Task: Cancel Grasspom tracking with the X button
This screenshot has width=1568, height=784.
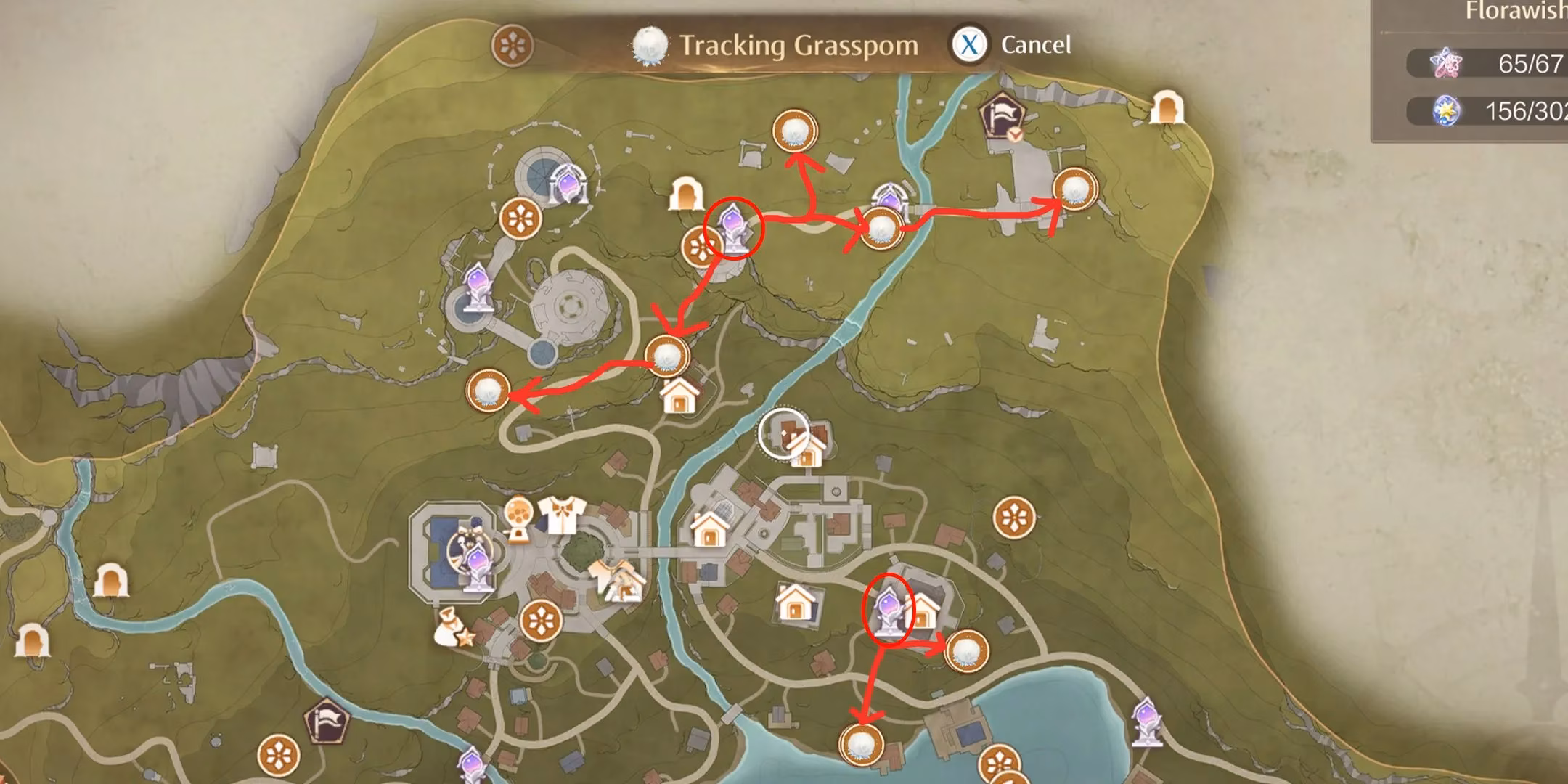Action: [971, 45]
